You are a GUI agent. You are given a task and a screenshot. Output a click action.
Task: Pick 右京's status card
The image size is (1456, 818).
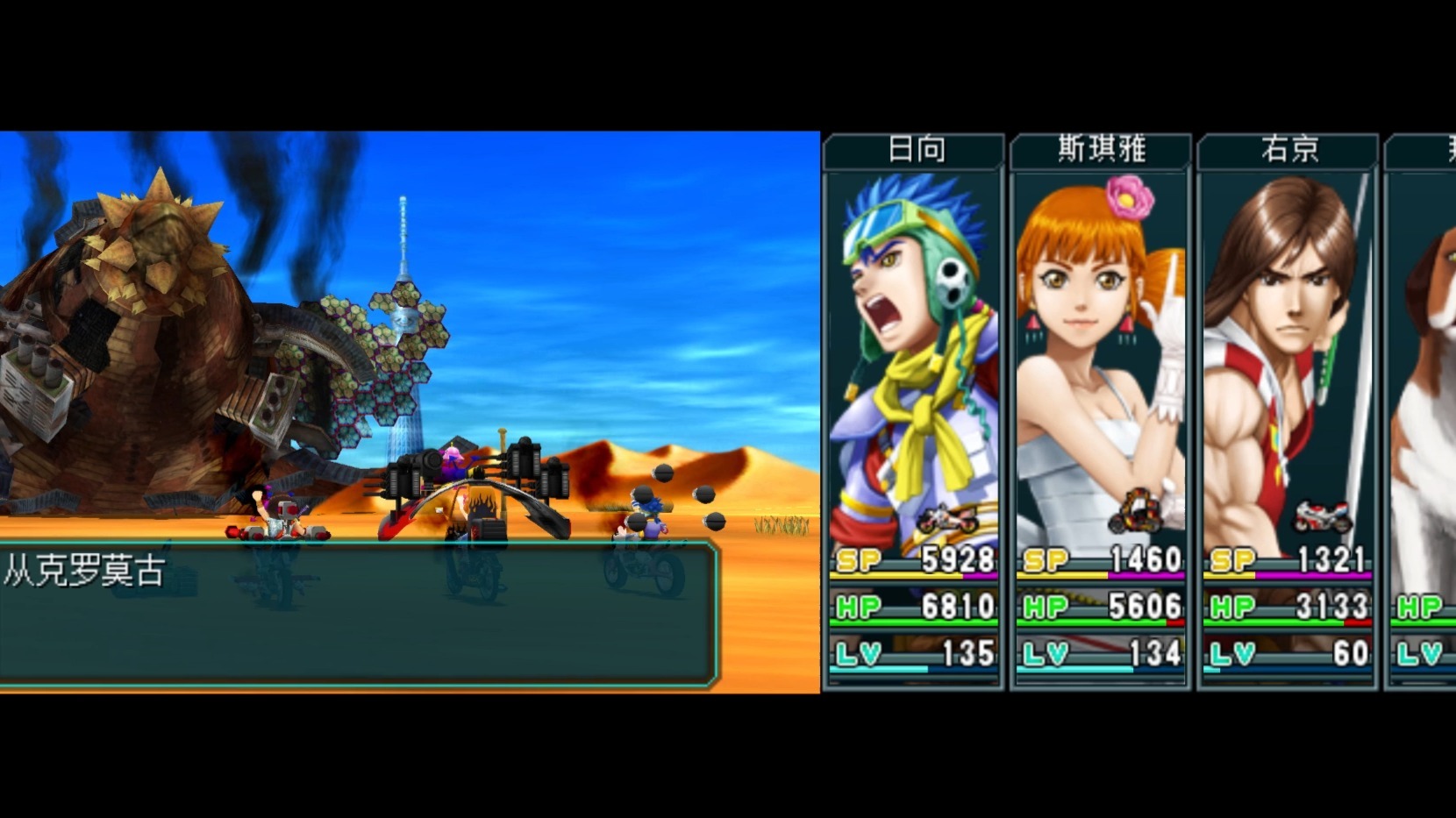tap(1287, 412)
